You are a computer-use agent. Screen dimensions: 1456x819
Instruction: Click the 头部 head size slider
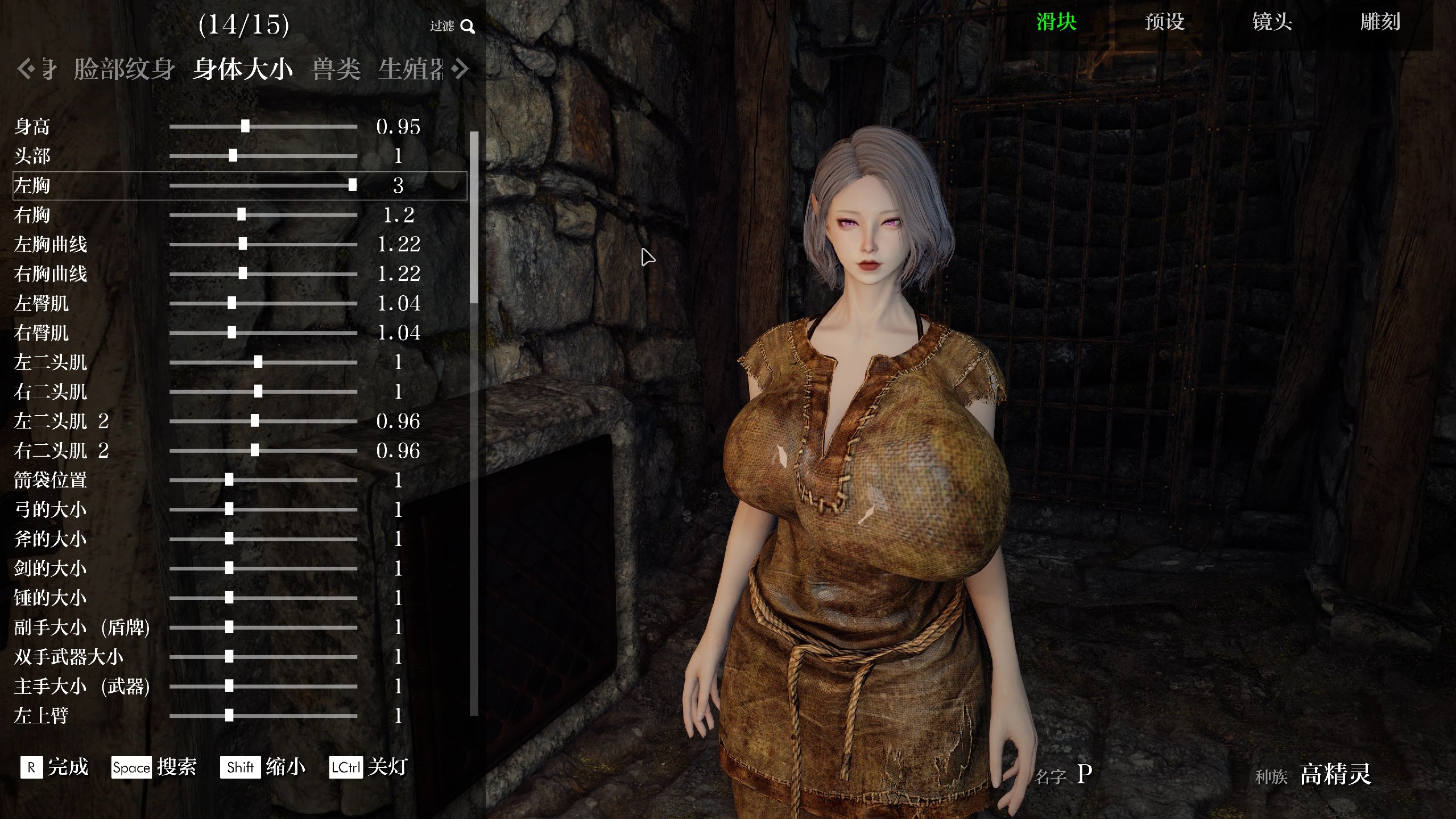[233, 156]
